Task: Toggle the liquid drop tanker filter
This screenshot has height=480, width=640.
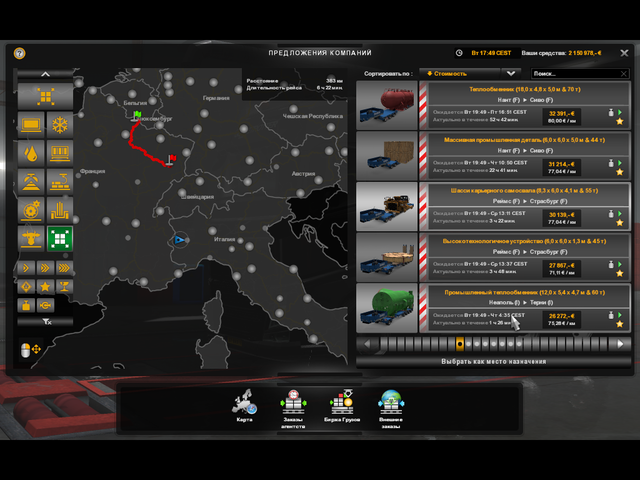Action: [31, 155]
